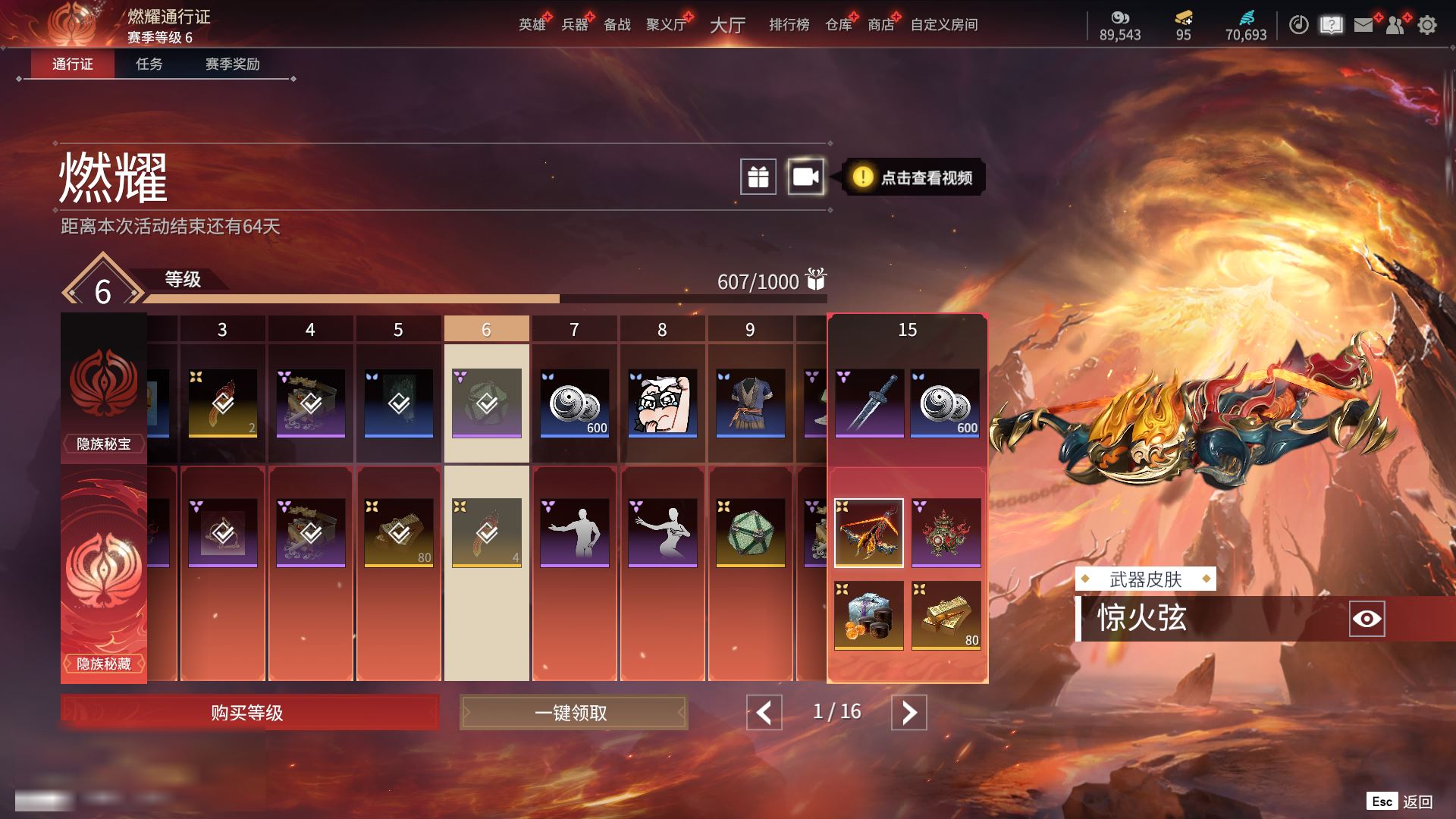The height and width of the screenshot is (819, 1456).
Task: Play the battle pass preview video
Action: [805, 177]
